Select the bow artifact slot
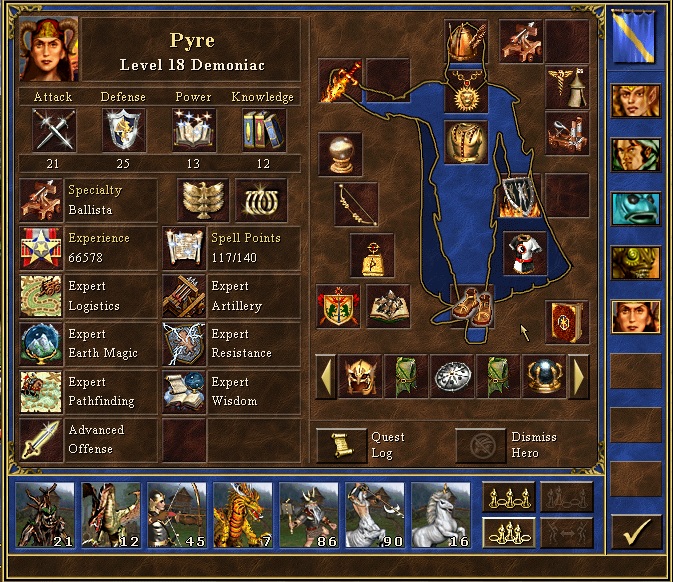Image resolution: width=674 pixels, height=582 pixels. 357,203
